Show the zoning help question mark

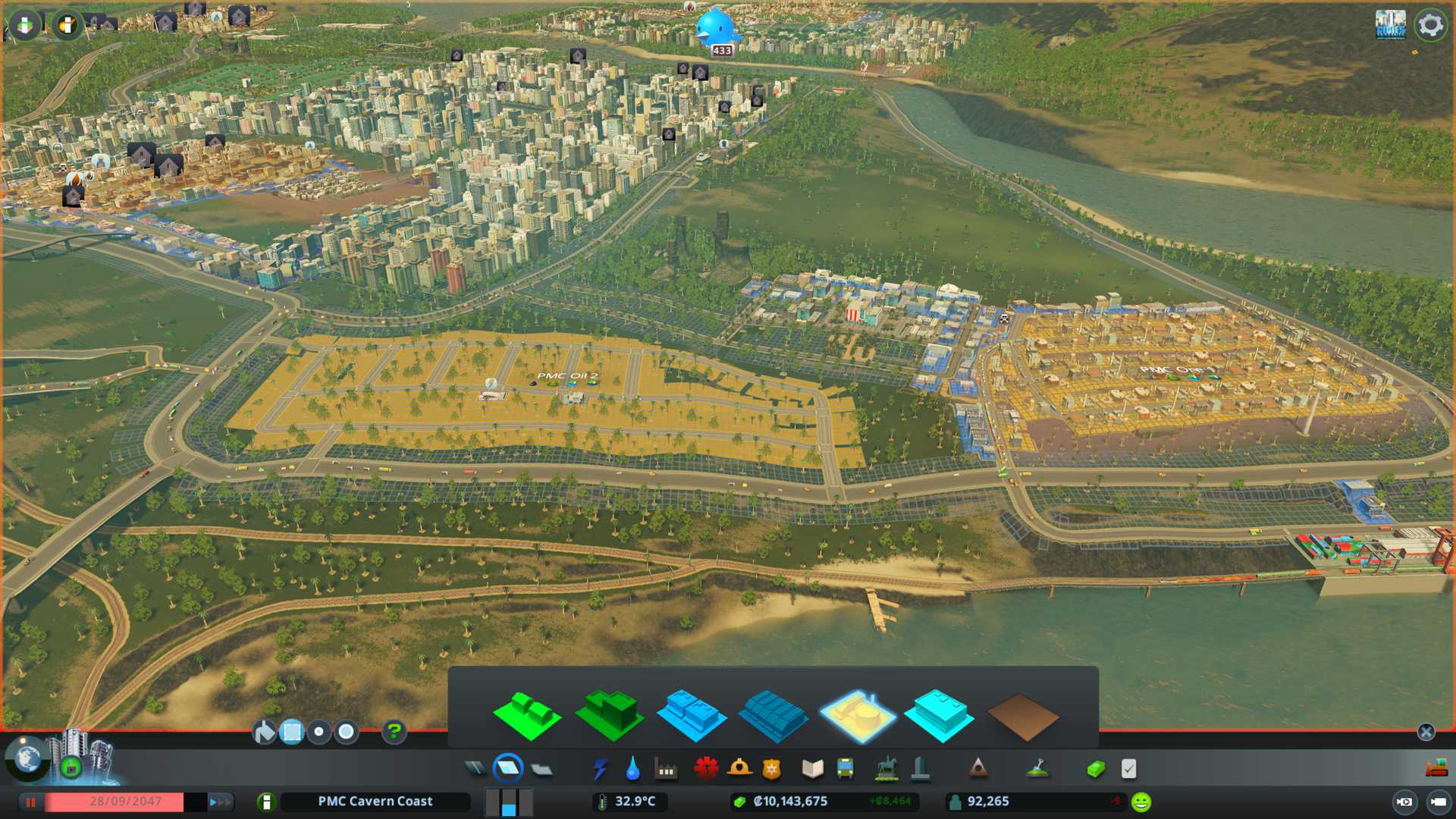(x=394, y=732)
